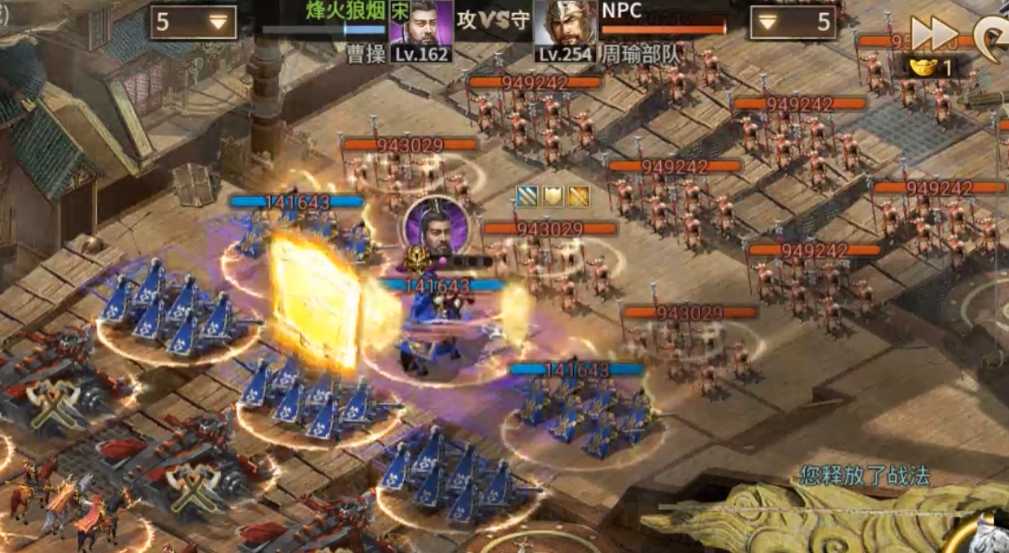Speed up battle with the fast-forward button
Viewport: 1009px width, 553px height.
936,33
